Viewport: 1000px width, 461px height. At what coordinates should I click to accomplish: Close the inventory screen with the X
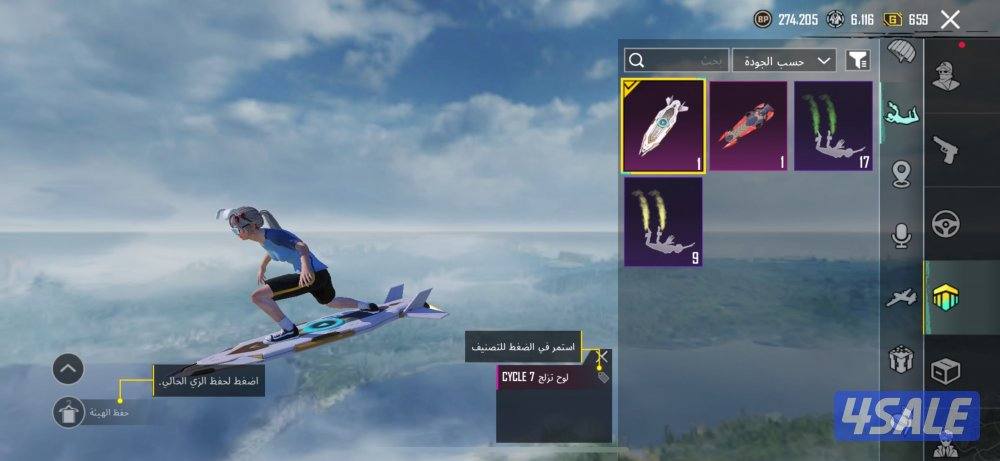click(x=950, y=19)
